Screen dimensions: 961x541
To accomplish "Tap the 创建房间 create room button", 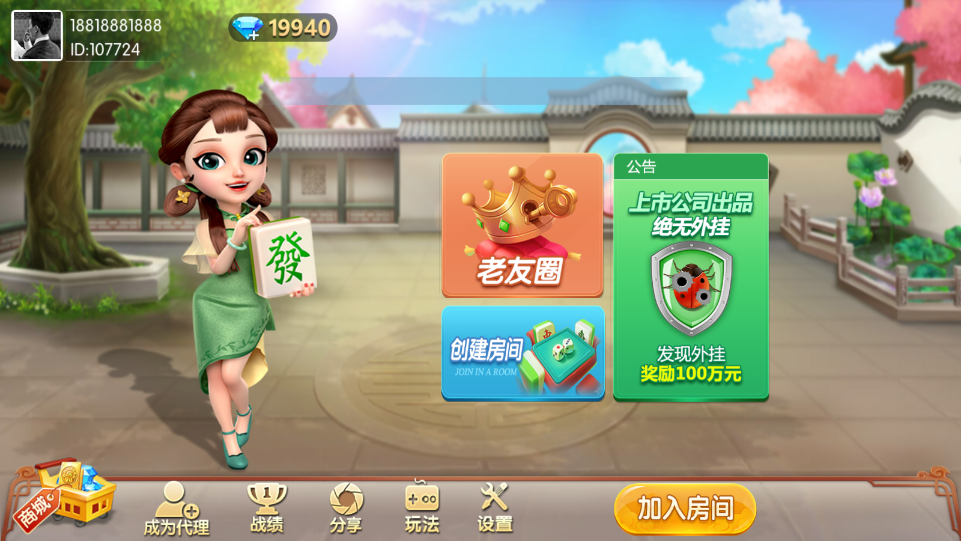I will tap(522, 353).
